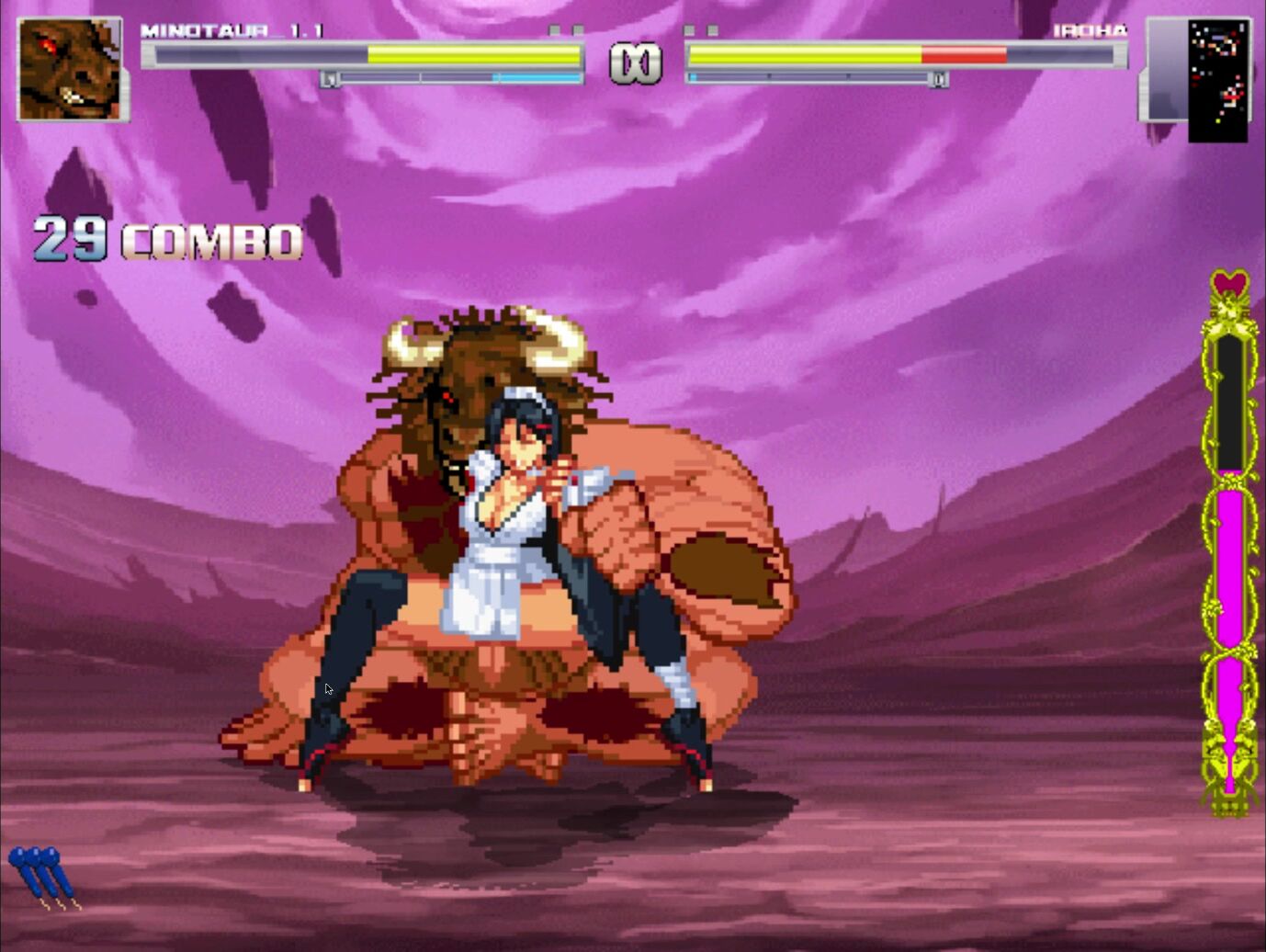Viewport: 1266px width, 952px height.
Task: Click Iroha's player portrait
Action: [x=1217, y=80]
